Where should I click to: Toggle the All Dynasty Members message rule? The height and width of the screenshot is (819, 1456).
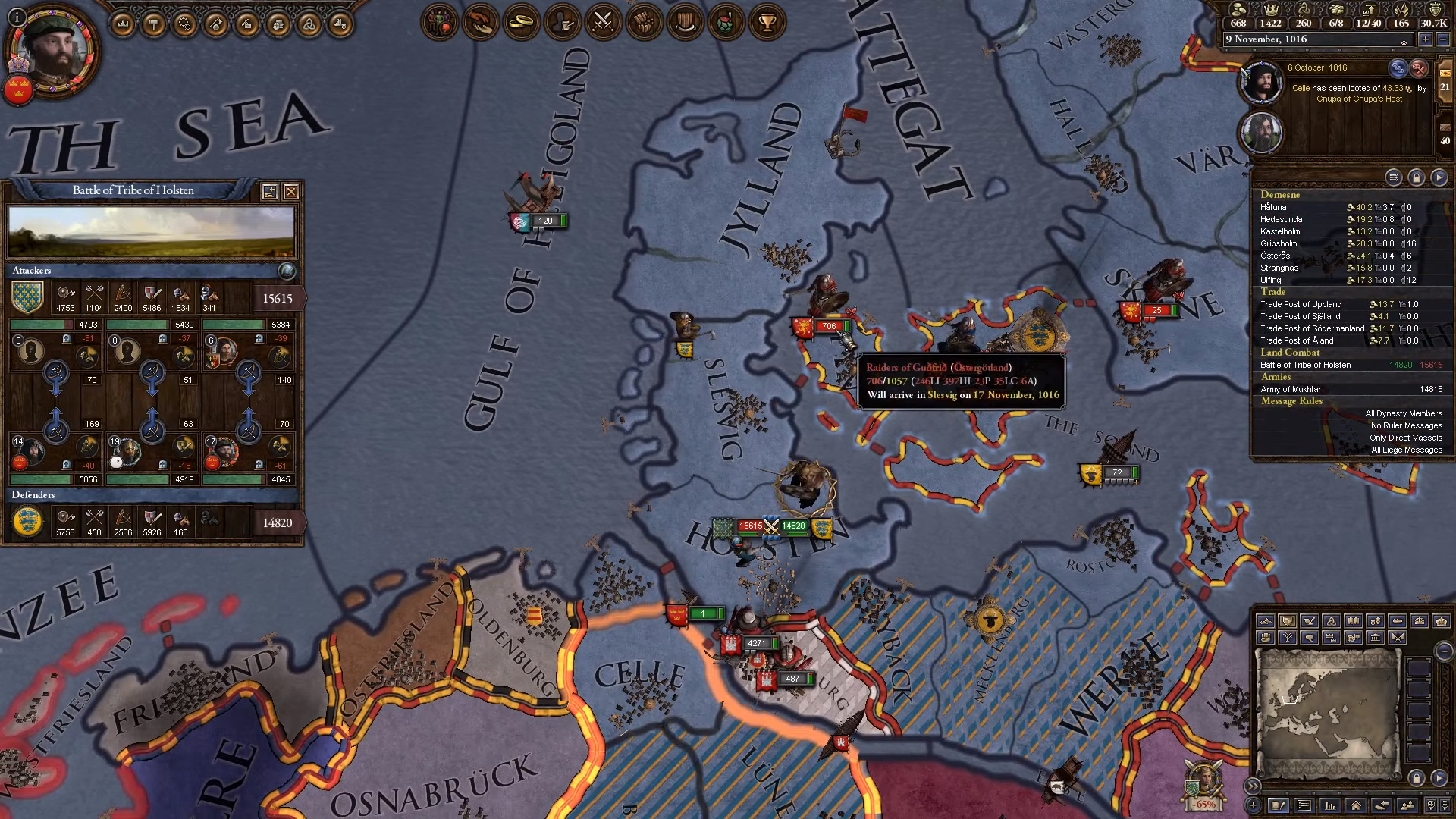coord(1402,413)
